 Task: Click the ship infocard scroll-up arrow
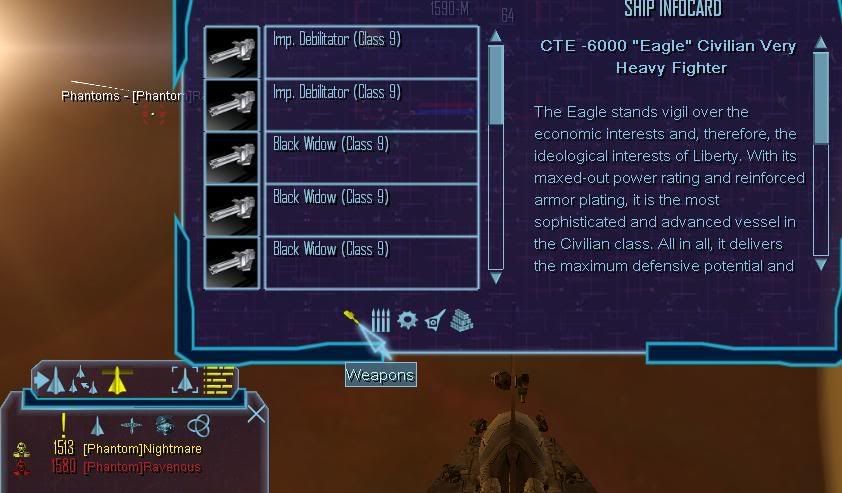tap(821, 43)
